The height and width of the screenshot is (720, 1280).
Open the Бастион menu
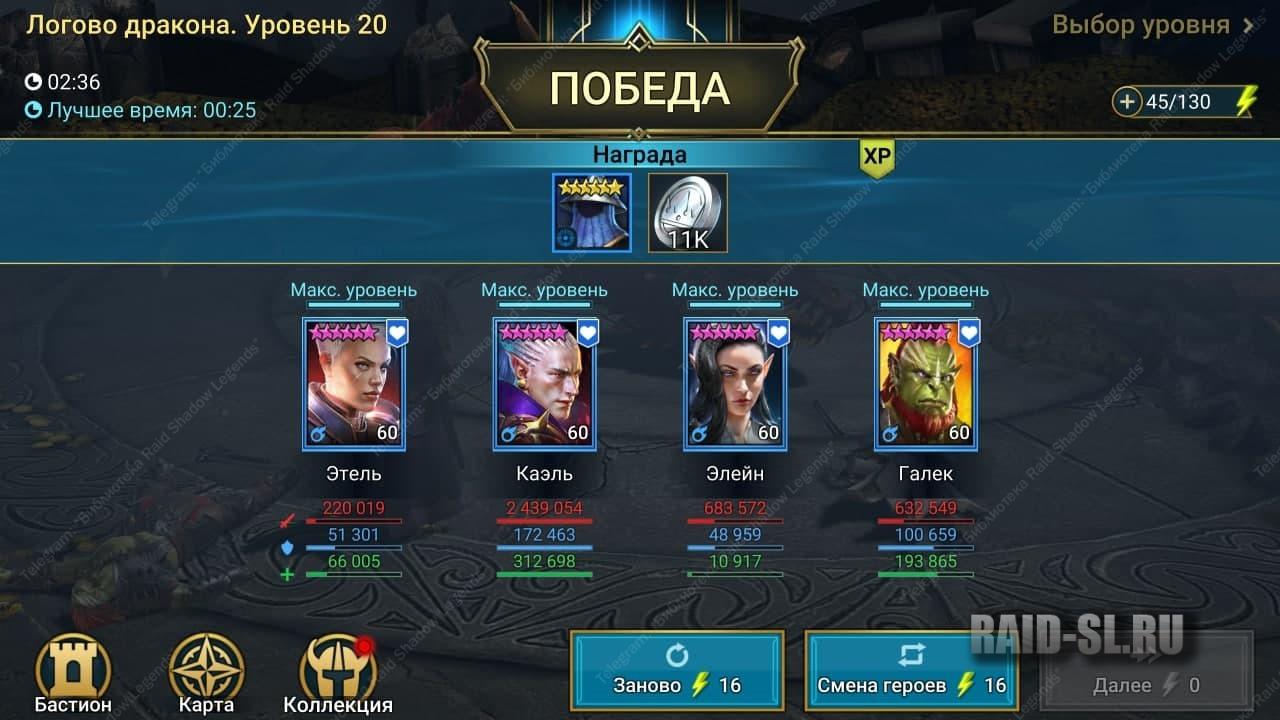tap(73, 669)
